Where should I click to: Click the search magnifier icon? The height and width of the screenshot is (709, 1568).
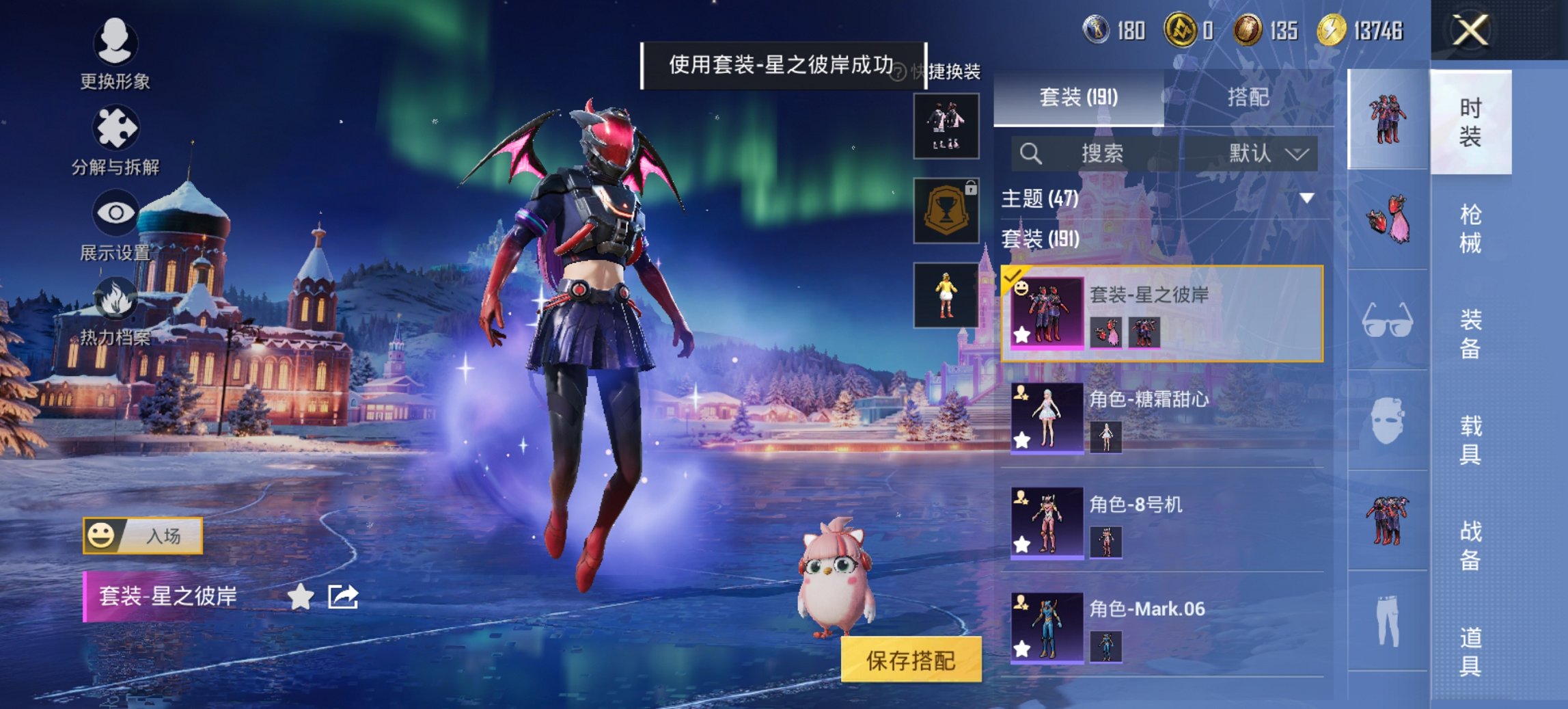(x=1031, y=153)
